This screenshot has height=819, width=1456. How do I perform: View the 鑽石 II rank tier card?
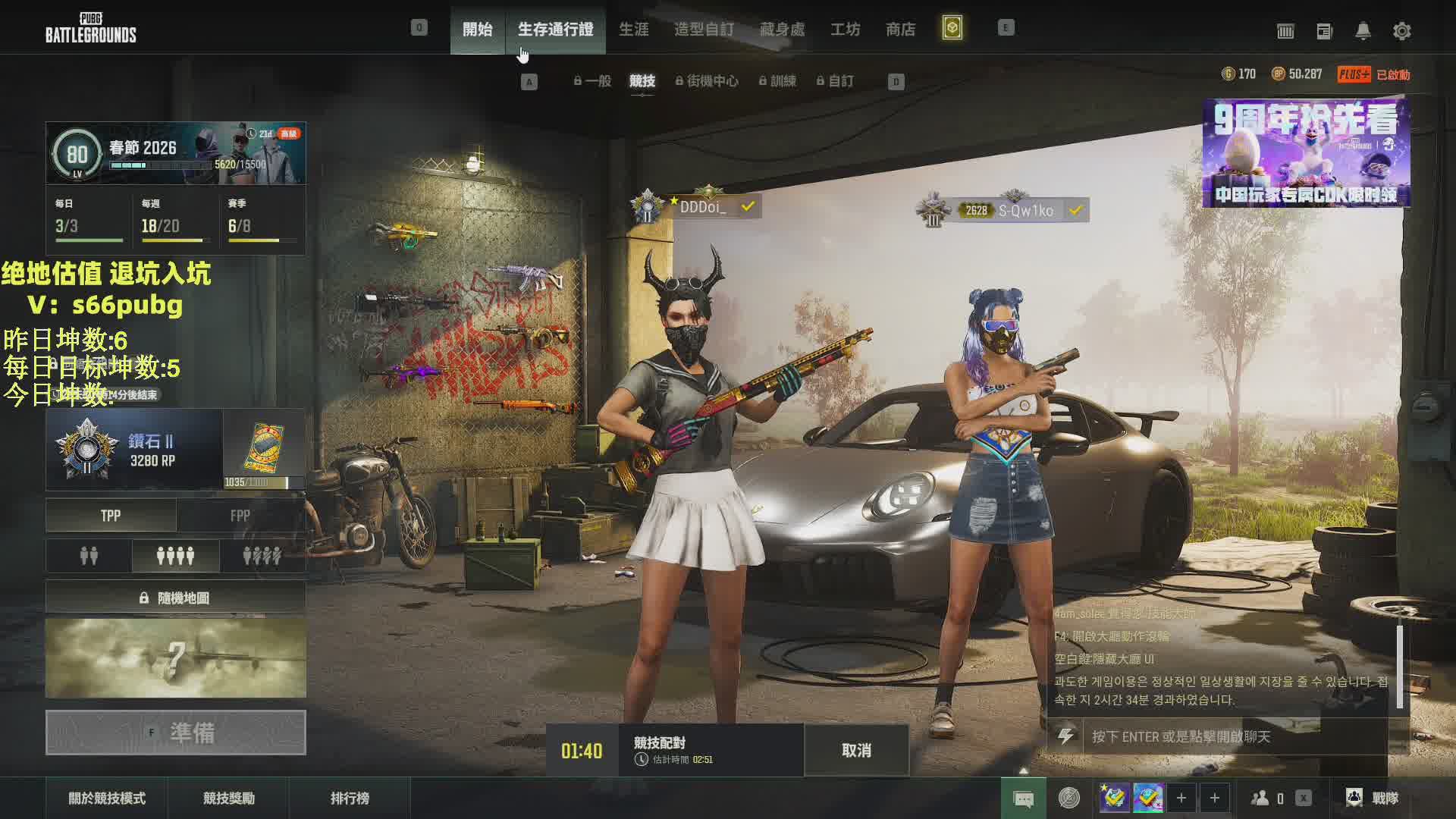[134, 450]
